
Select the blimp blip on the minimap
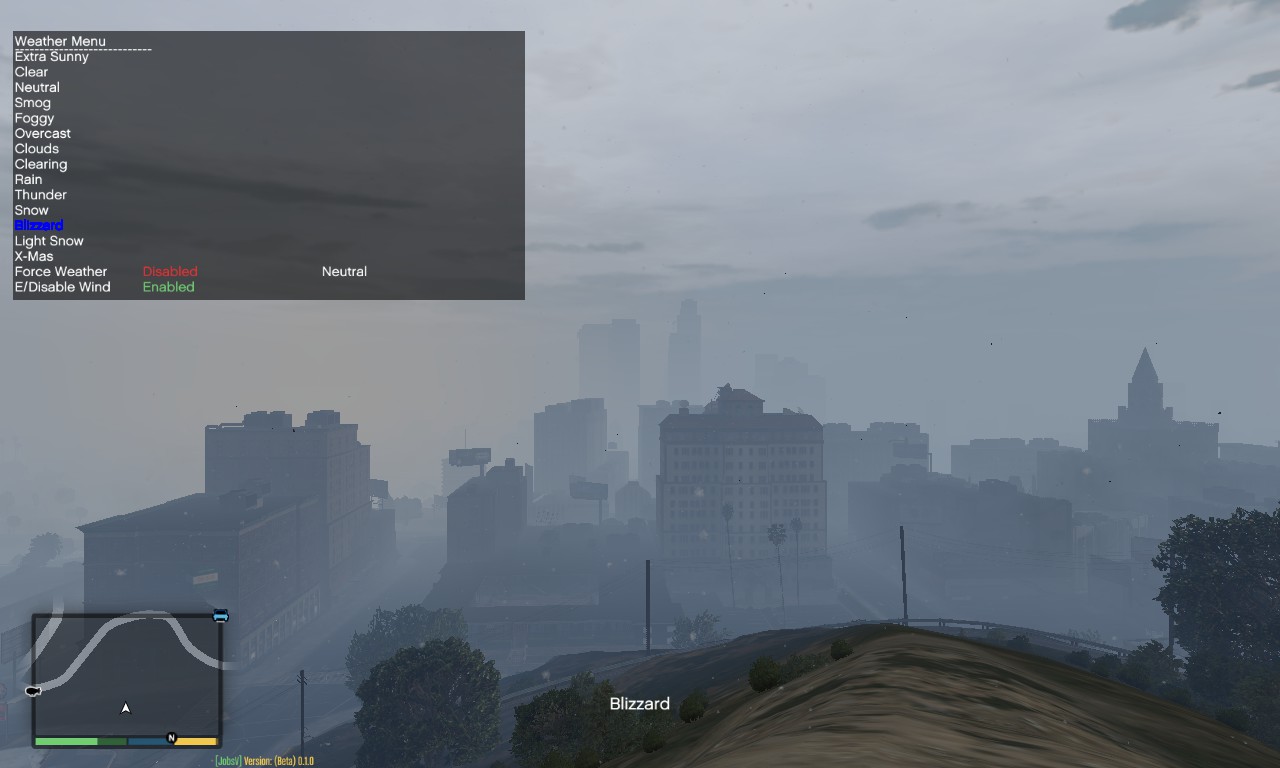click(x=32, y=689)
